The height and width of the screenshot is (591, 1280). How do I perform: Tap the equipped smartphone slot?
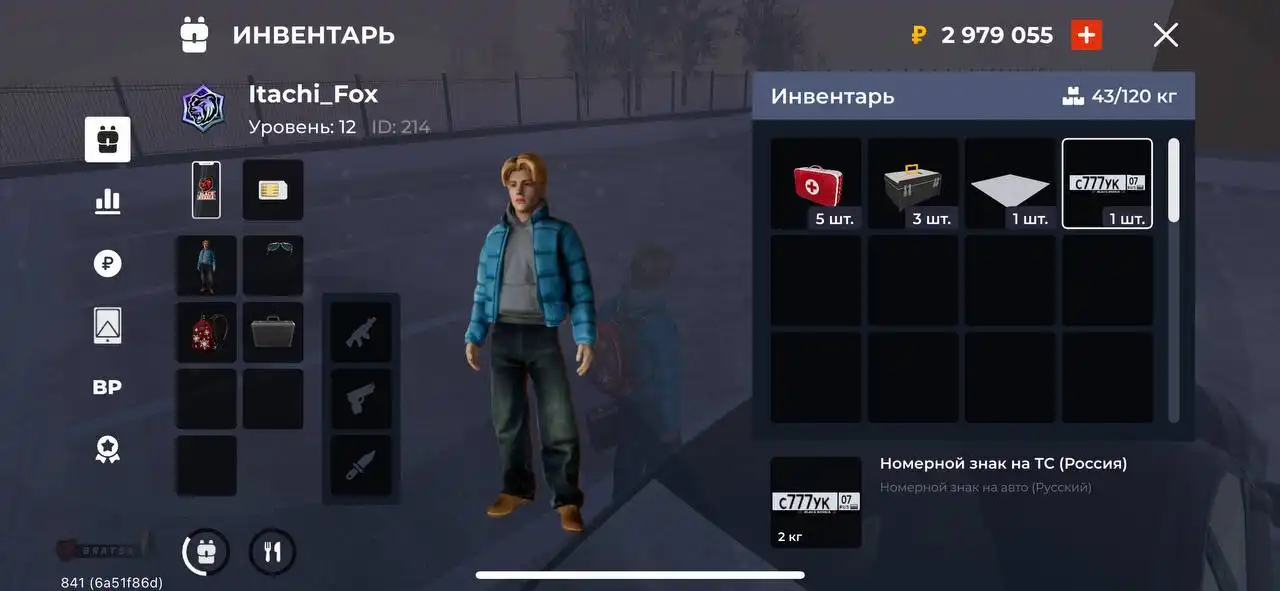206,190
